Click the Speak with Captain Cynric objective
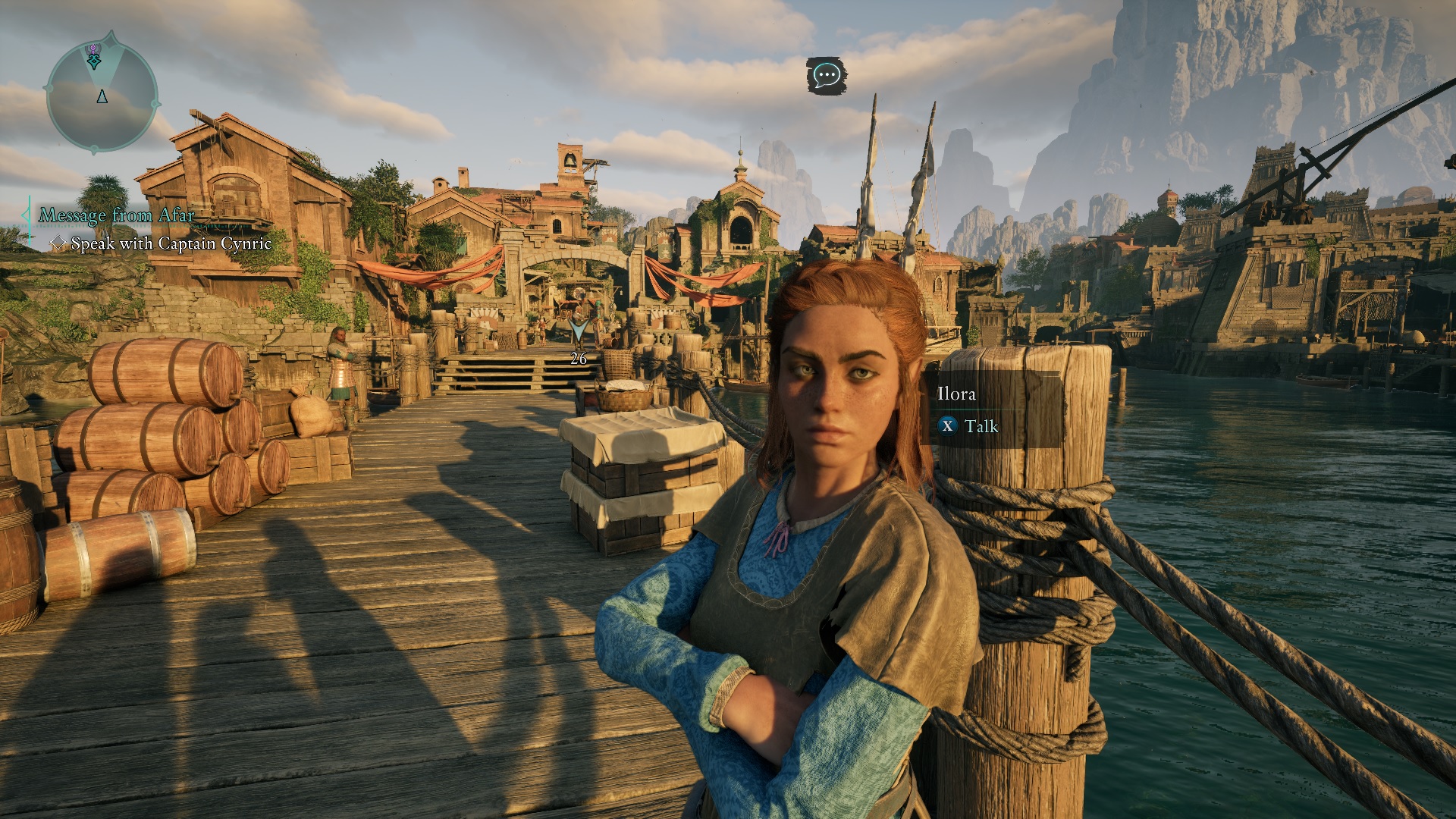This screenshot has height=819, width=1456. pyautogui.click(x=170, y=243)
